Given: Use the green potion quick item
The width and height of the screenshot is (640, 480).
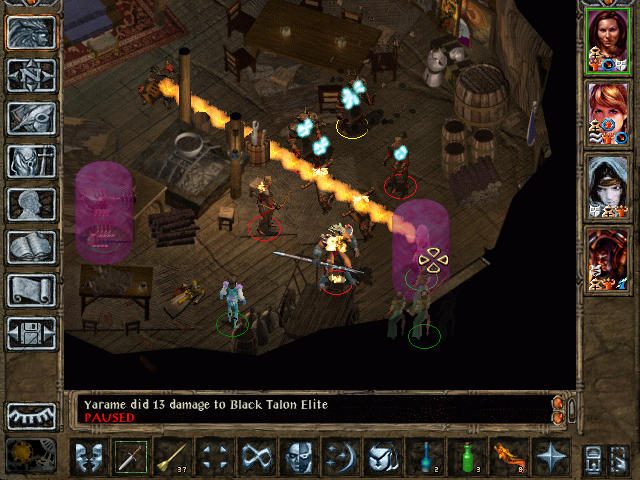Looking at the screenshot, I should pyautogui.click(x=468, y=457).
